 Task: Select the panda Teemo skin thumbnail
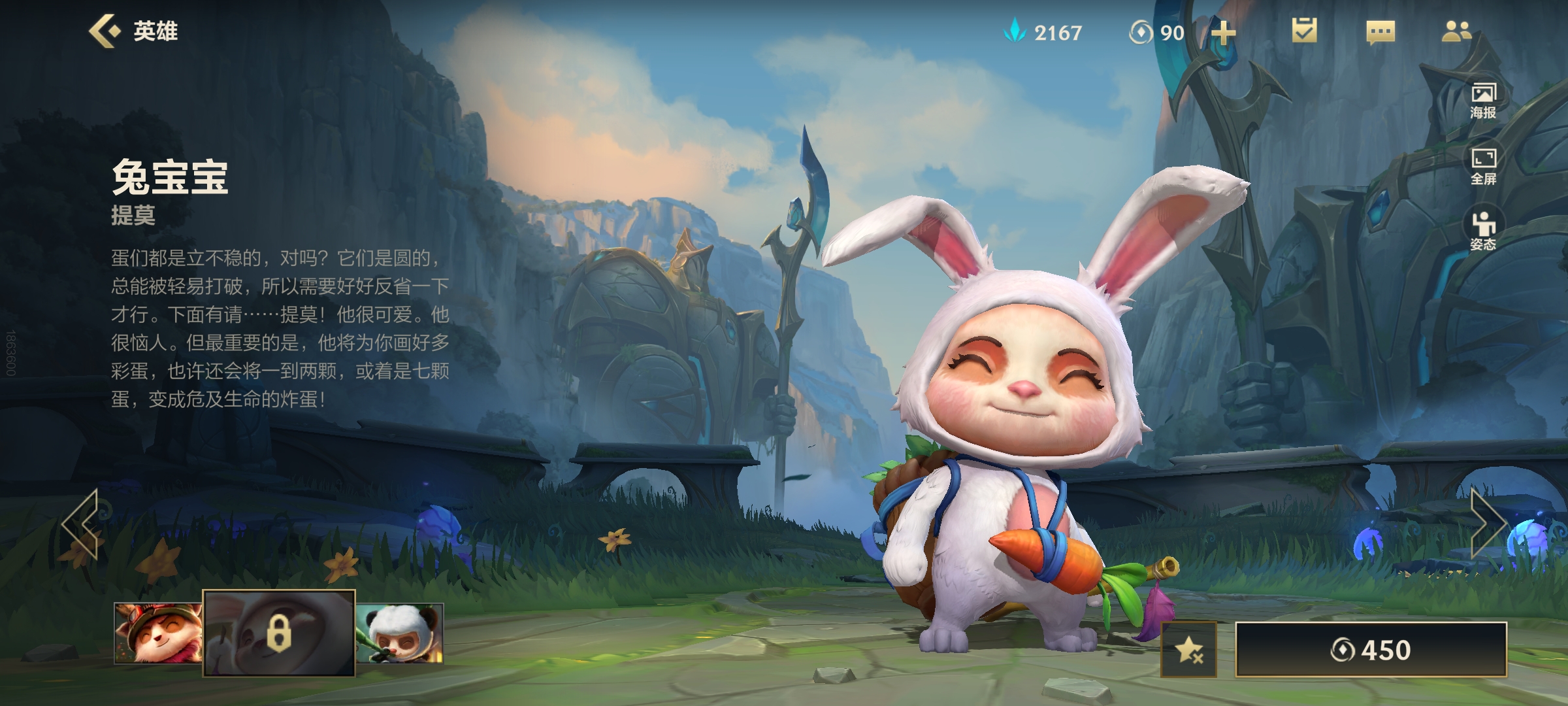(400, 633)
